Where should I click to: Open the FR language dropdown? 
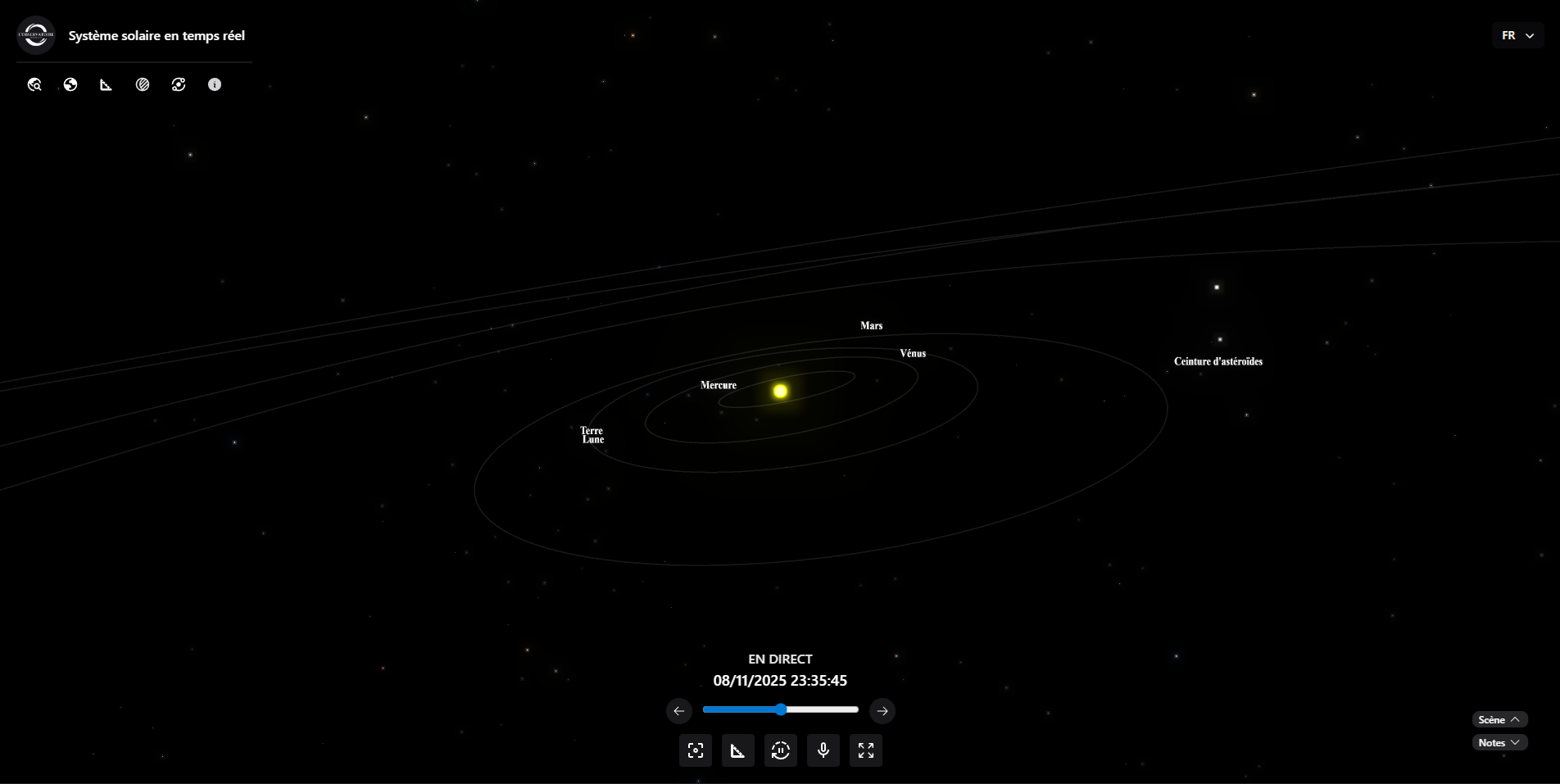pyautogui.click(x=1517, y=35)
